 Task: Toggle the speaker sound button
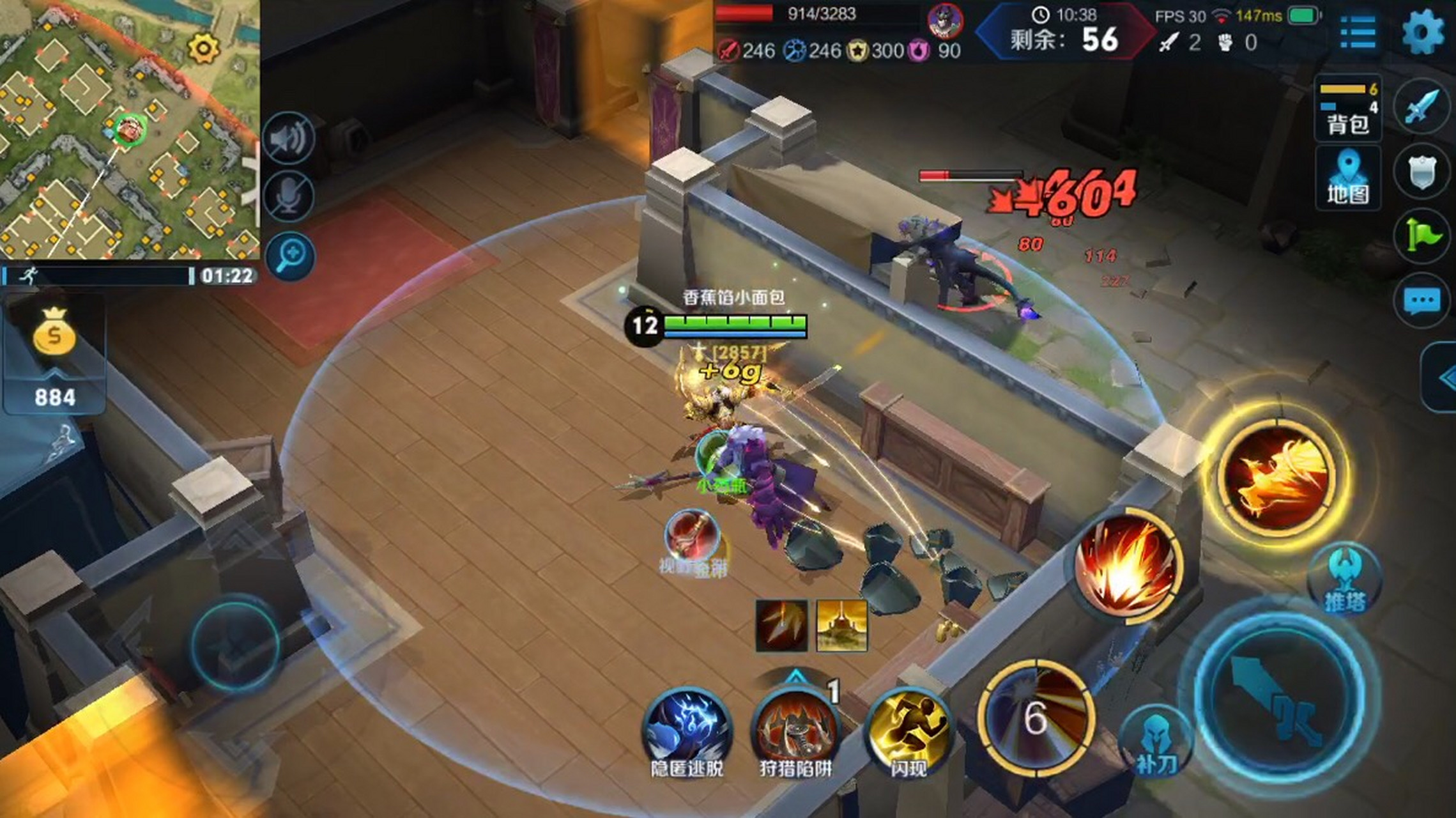[x=289, y=137]
